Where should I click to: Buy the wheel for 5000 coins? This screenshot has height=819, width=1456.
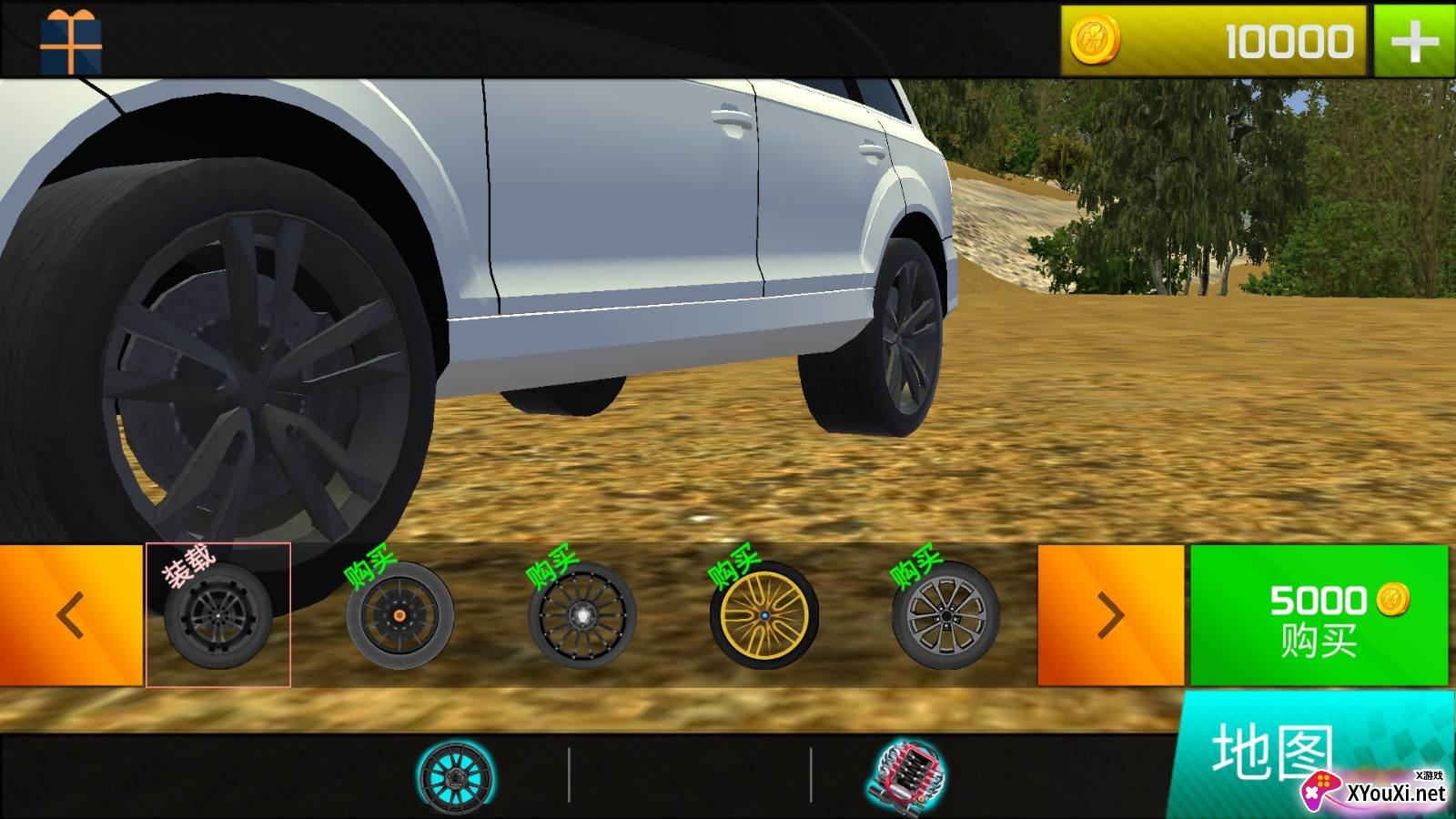coord(1319,615)
